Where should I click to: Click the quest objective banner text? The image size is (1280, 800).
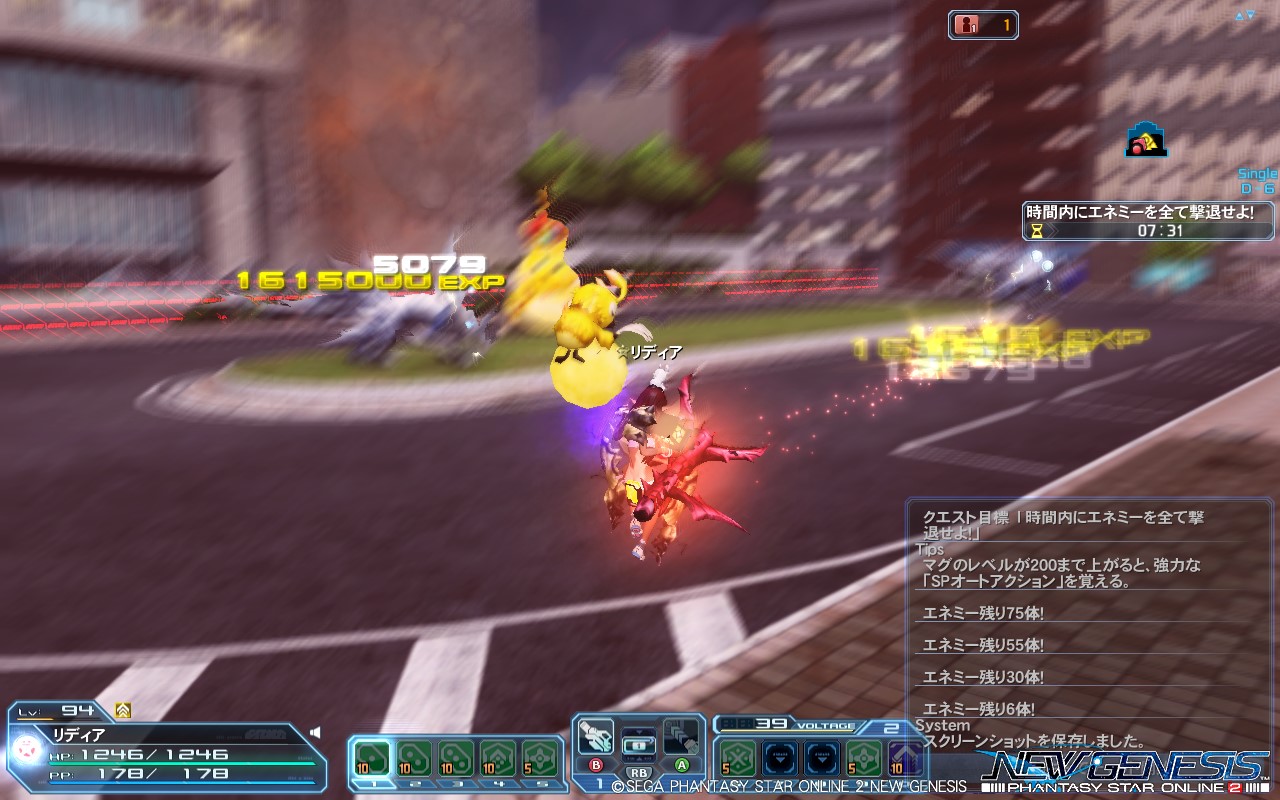point(1140,212)
